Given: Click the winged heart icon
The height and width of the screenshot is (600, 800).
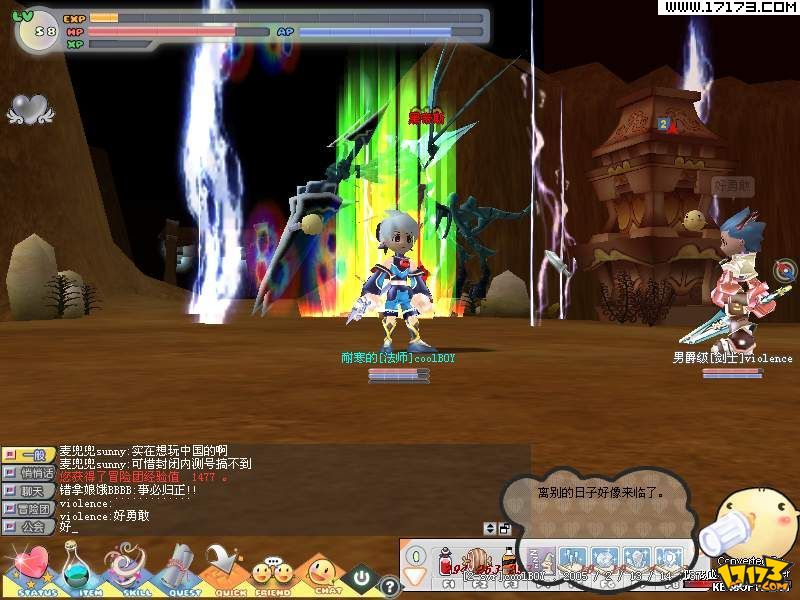Looking at the screenshot, I should coord(29,108).
